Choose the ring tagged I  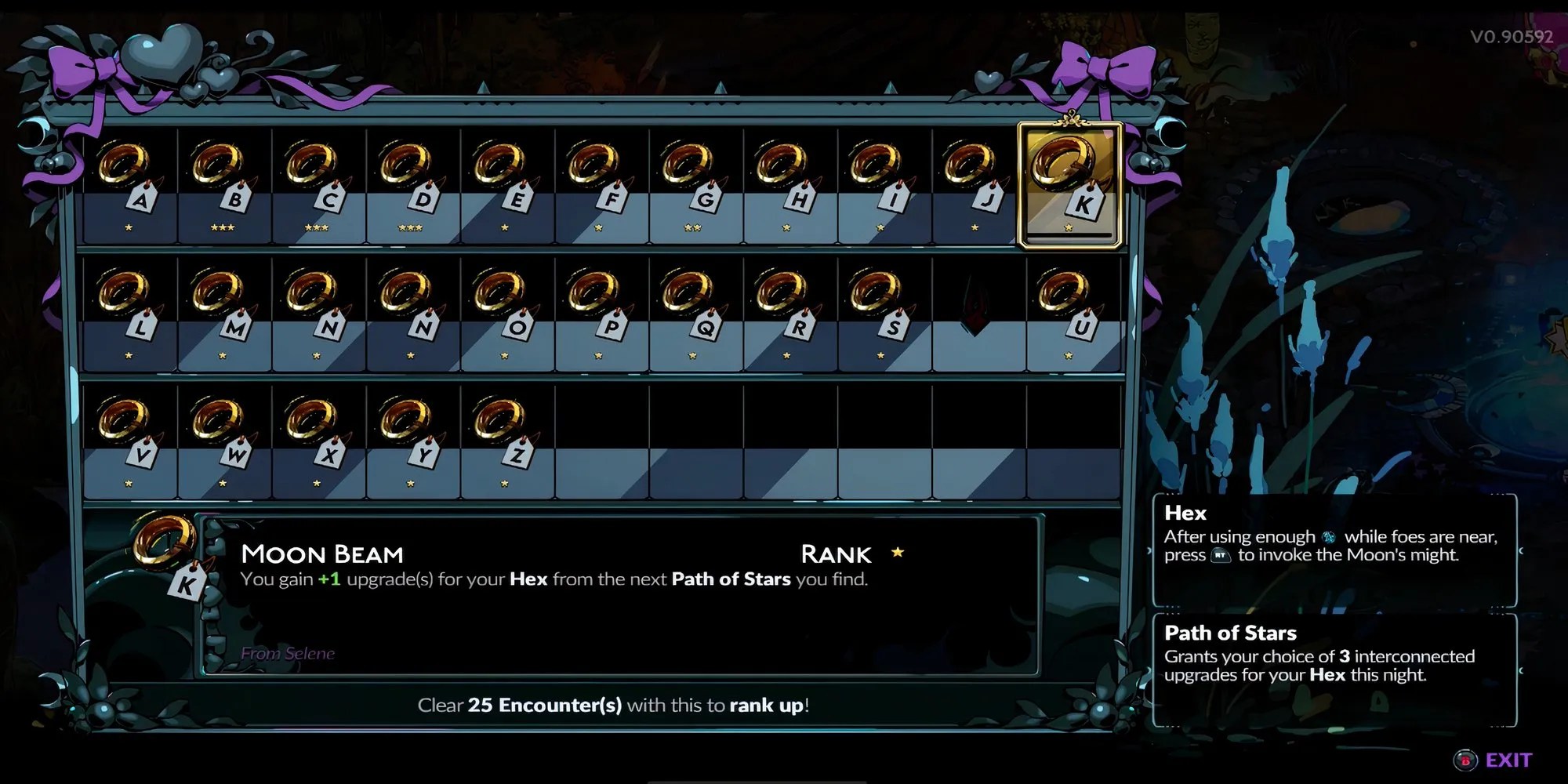tap(882, 182)
